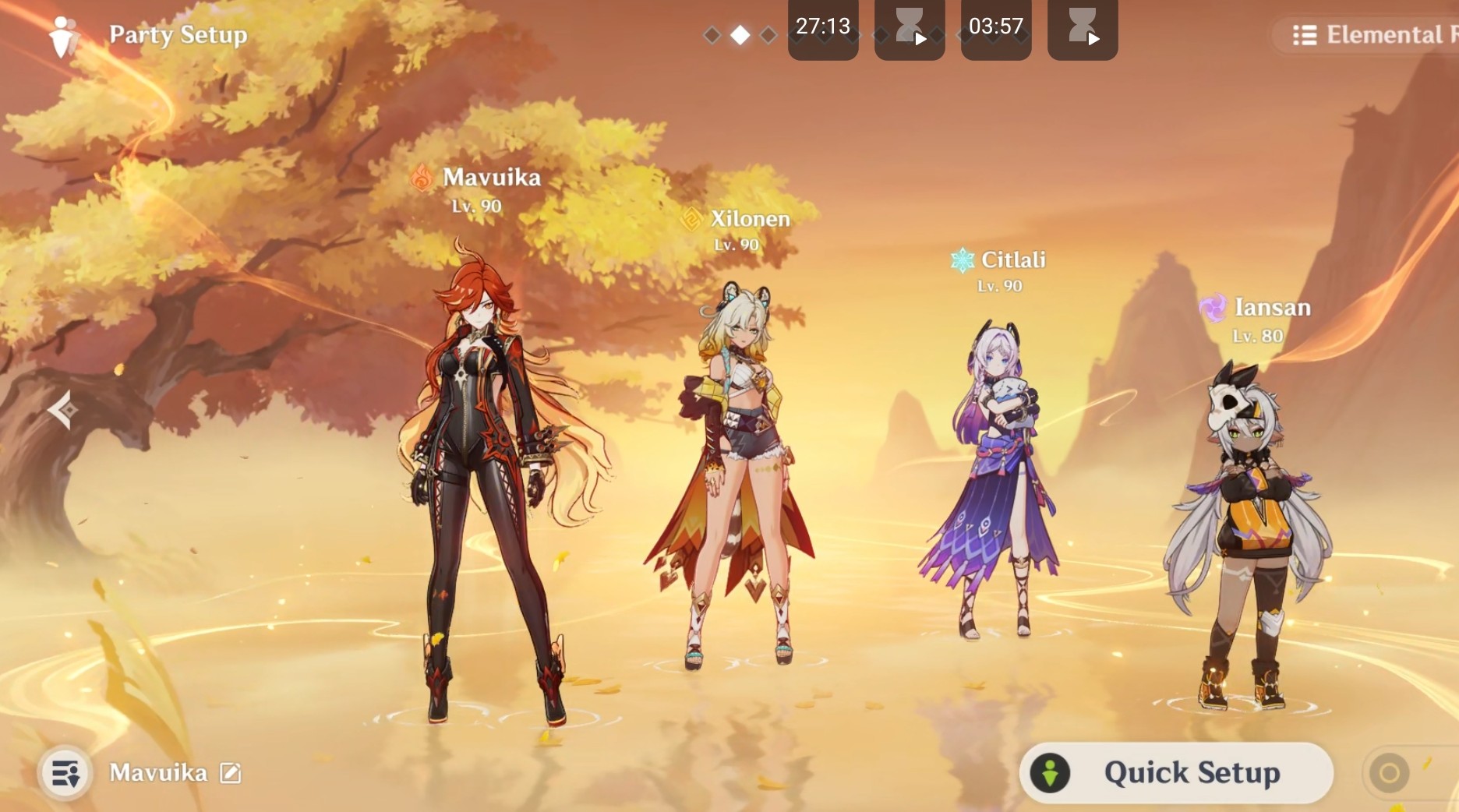This screenshot has height=812, width=1459.
Task: Click the hourglass icon beside the 27:13 timer
Action: pyautogui.click(x=909, y=30)
